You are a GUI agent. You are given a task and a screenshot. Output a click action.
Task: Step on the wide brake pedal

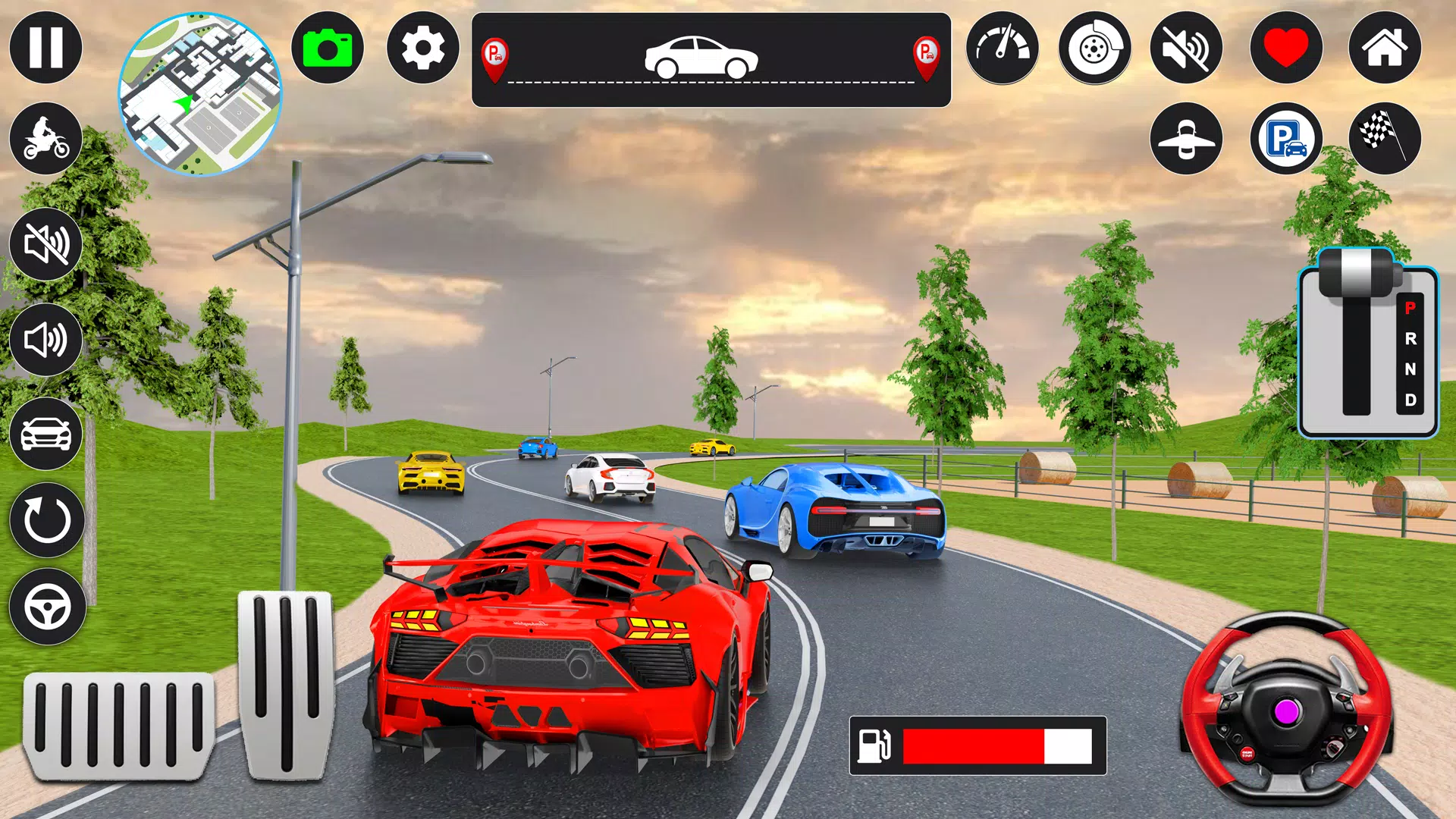click(118, 725)
